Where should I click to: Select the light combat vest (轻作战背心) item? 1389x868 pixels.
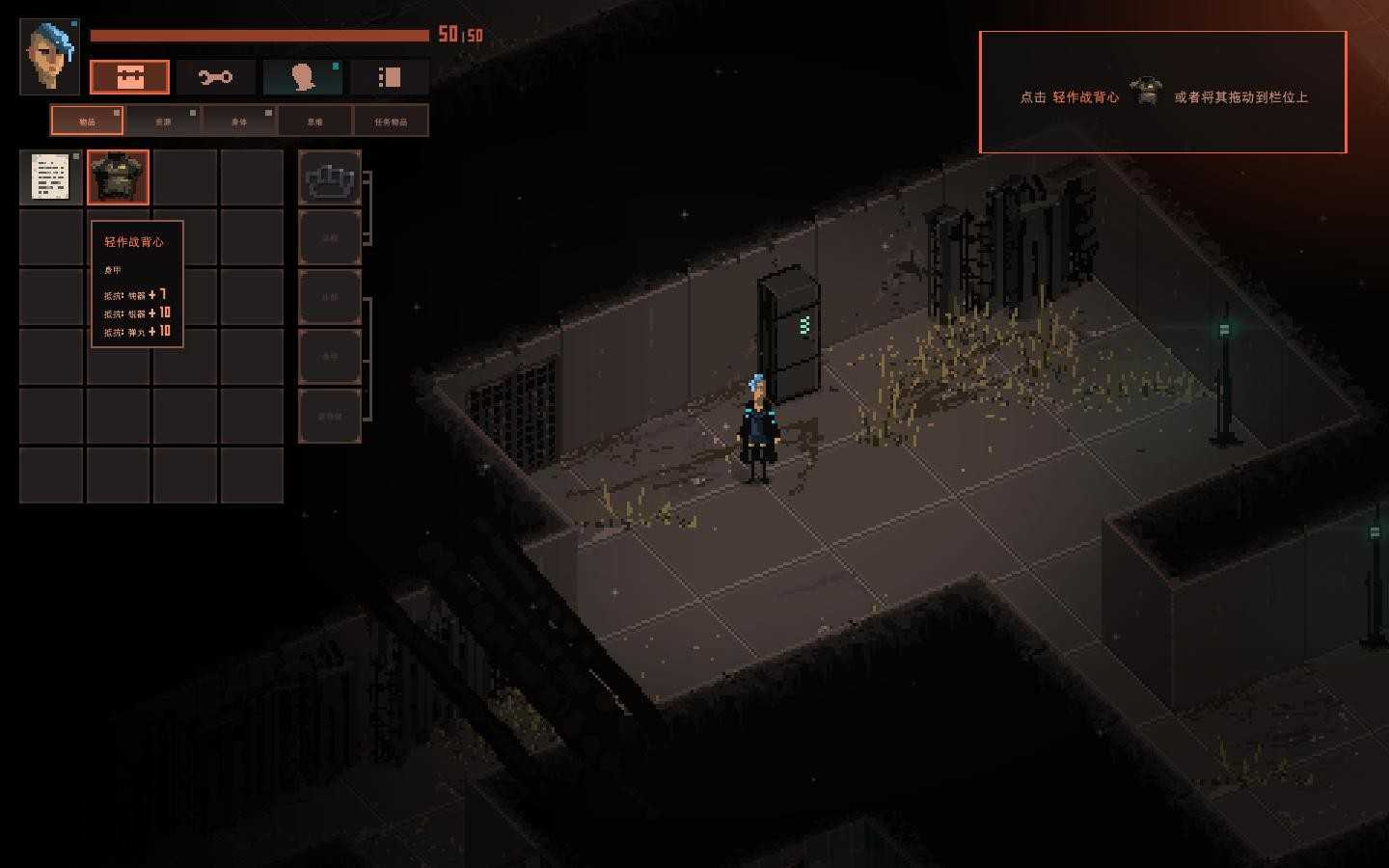[118, 177]
